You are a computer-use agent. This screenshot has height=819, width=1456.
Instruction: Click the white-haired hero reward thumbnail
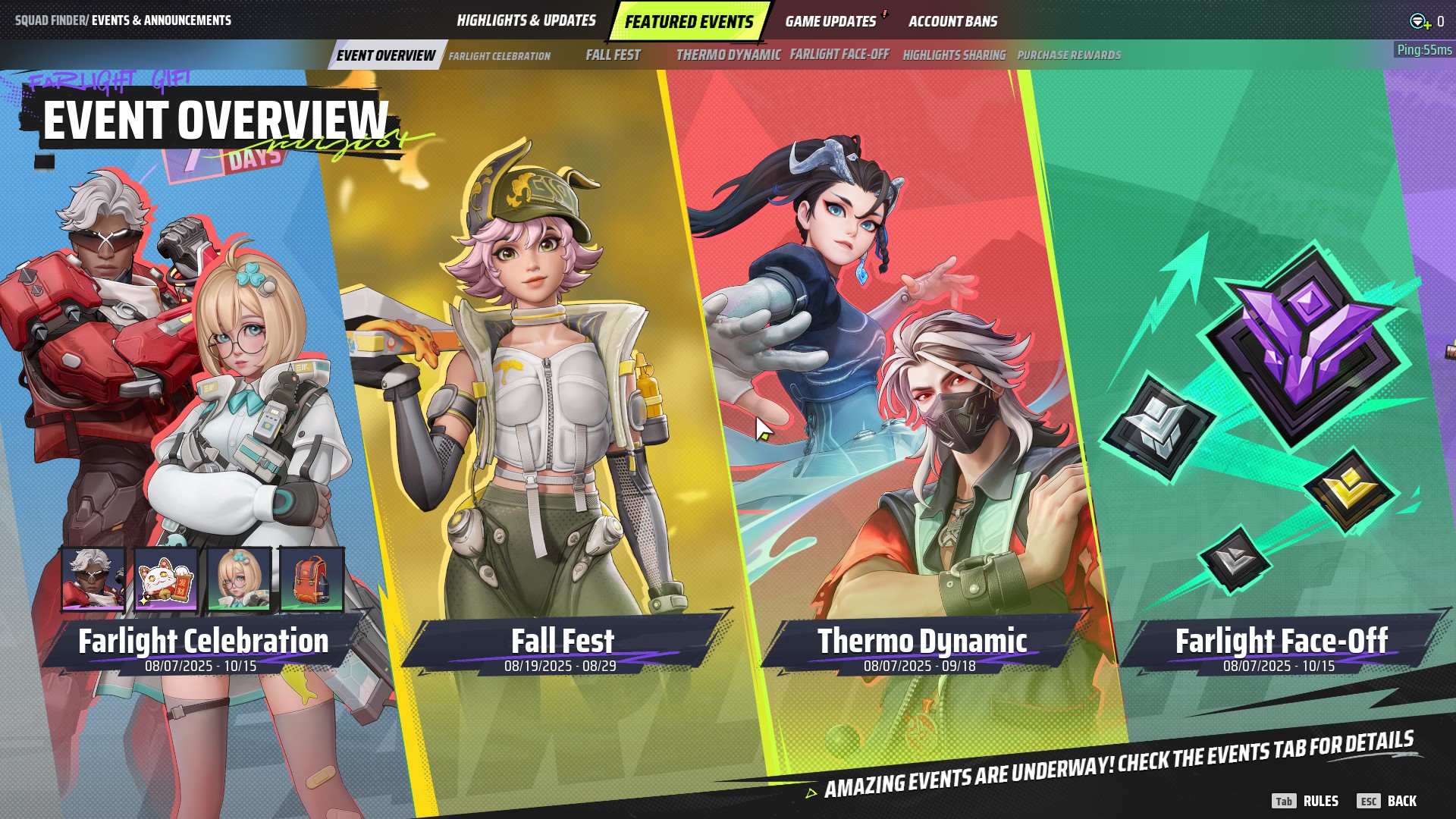93,579
